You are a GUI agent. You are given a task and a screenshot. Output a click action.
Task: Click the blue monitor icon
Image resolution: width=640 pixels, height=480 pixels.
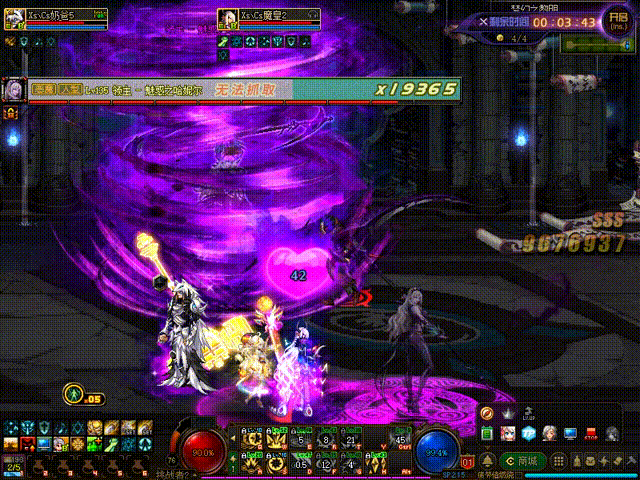(x=570, y=433)
